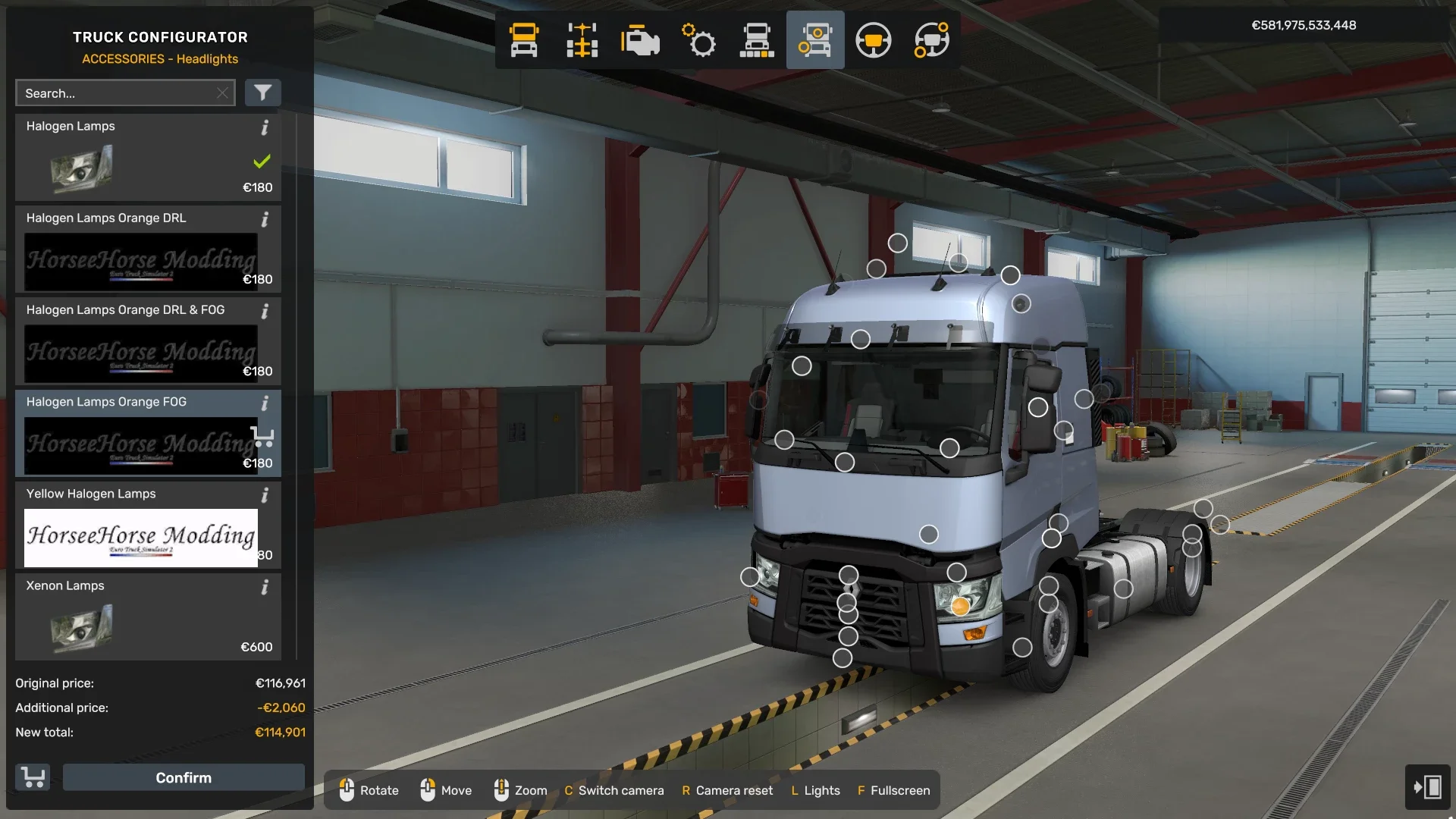Expand a roof accessory hotspot on the truck
Screen dimensions: 1456x819
pyautogui.click(x=899, y=244)
